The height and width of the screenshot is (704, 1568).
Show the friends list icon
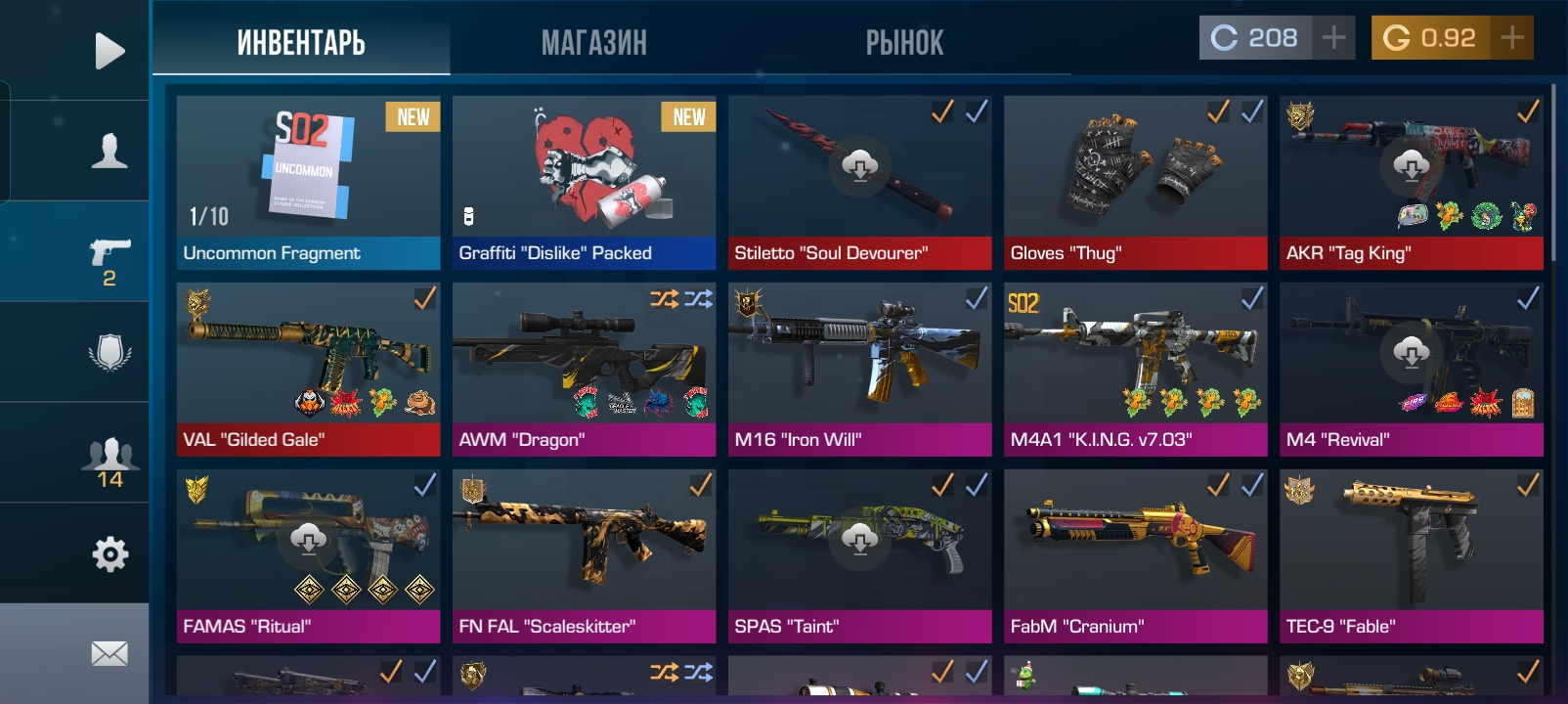pos(109,462)
